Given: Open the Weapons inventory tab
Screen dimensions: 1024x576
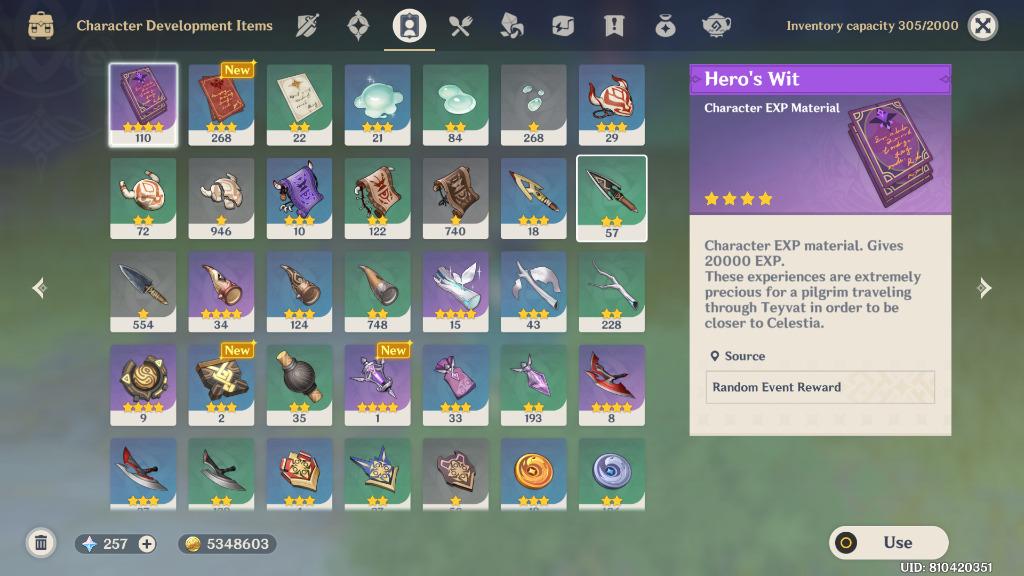Looking at the screenshot, I should point(307,26).
